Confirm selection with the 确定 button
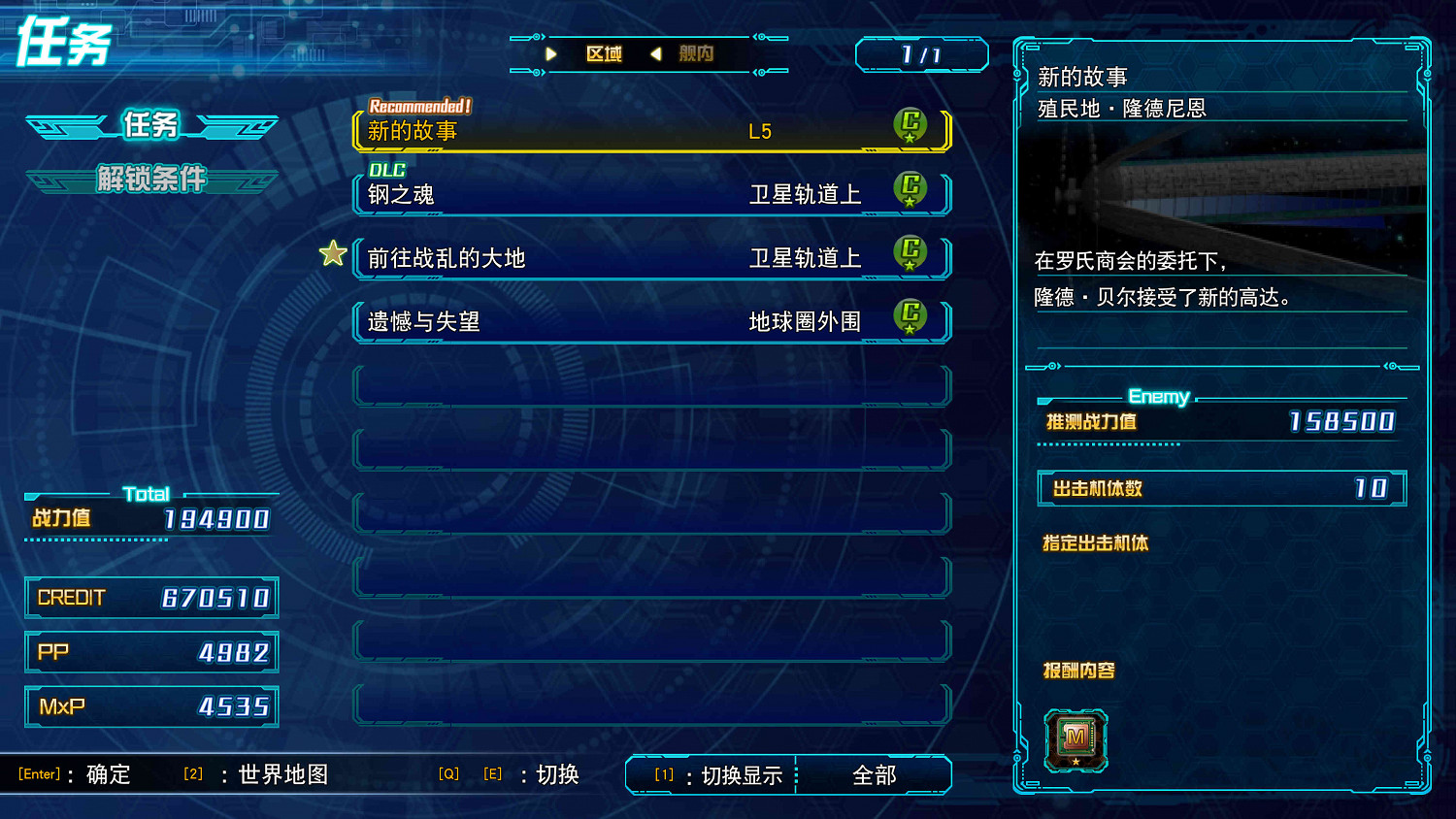 pos(108,774)
